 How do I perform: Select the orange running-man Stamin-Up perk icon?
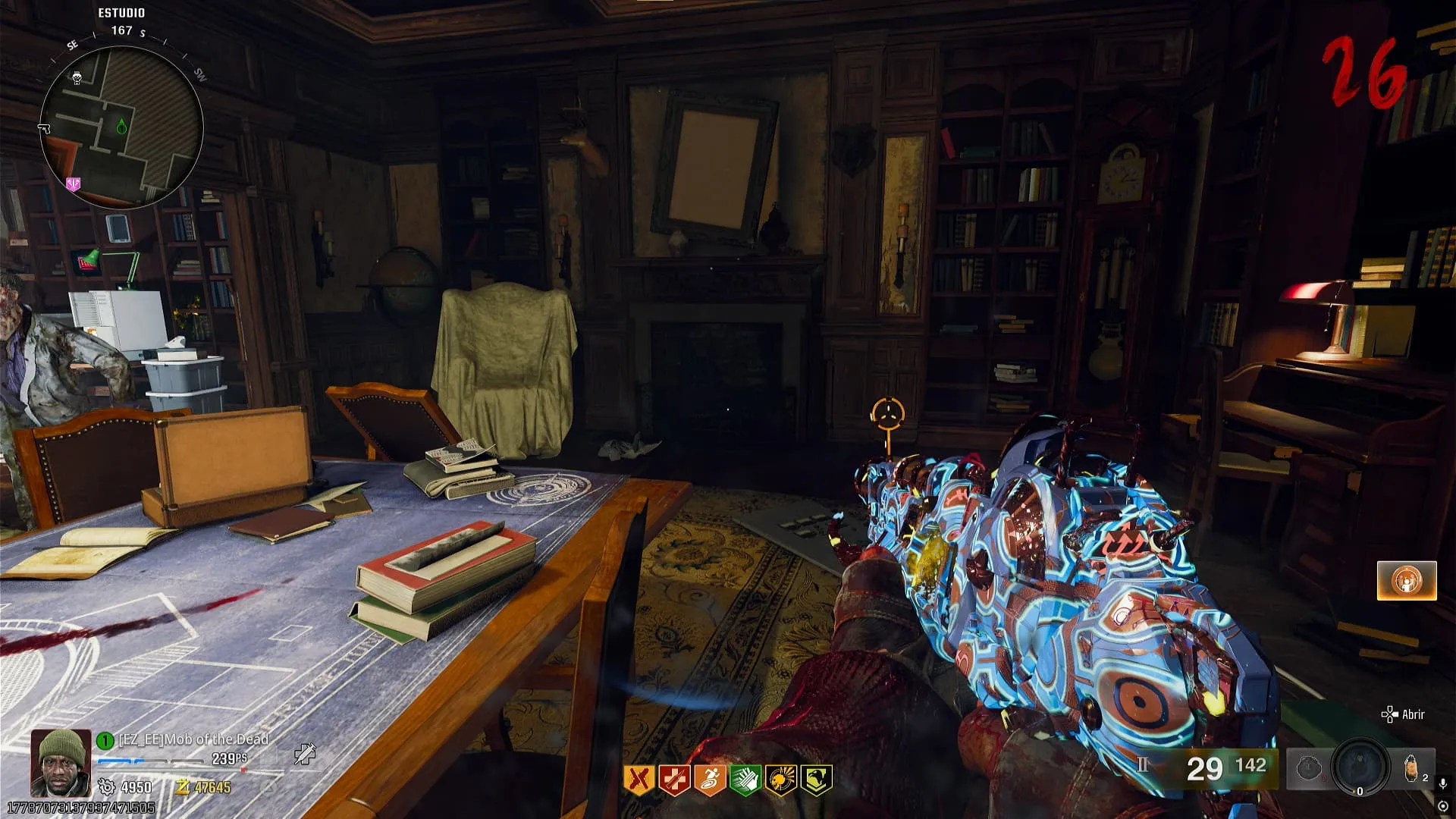click(x=710, y=780)
